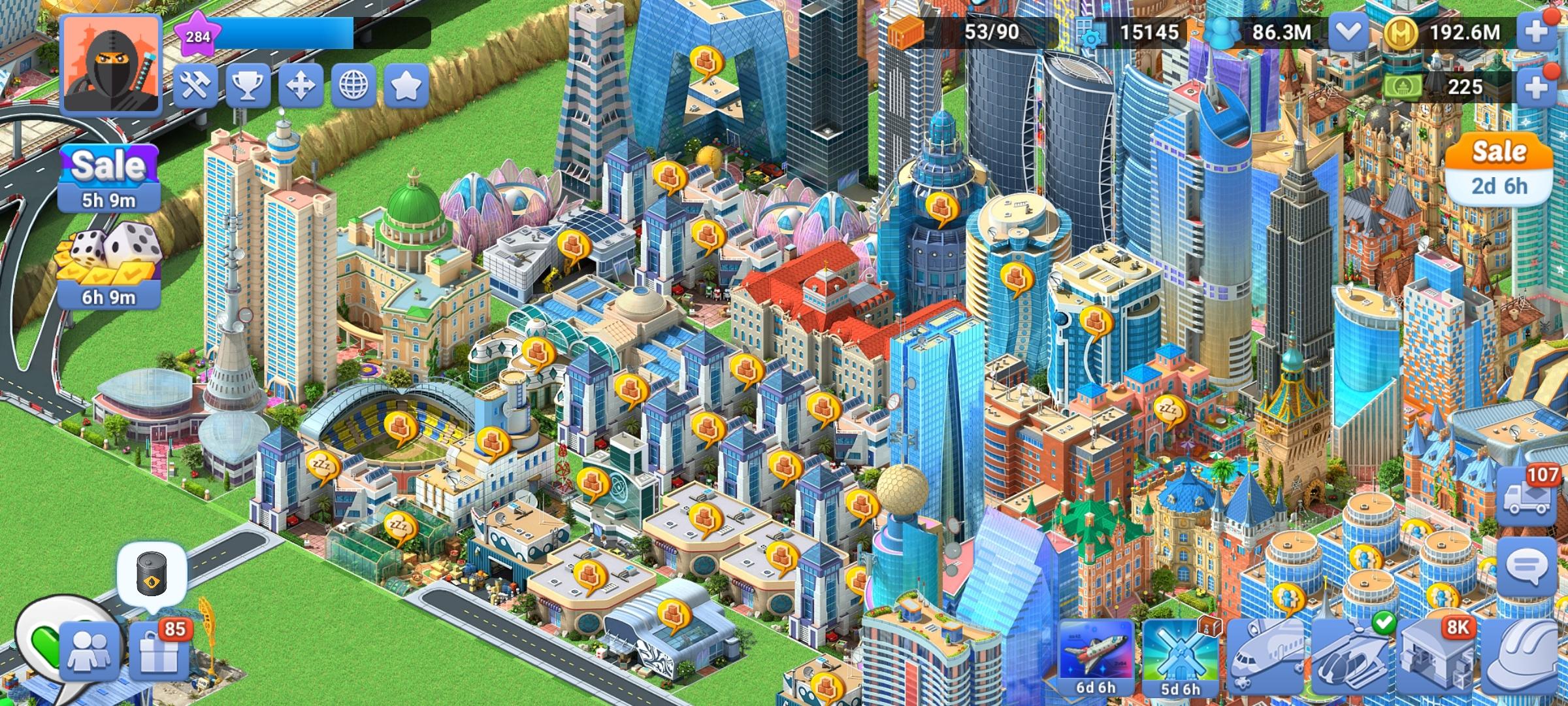Open the trophy achievements panel
Viewport: 1568px width, 706px height.
(x=248, y=87)
